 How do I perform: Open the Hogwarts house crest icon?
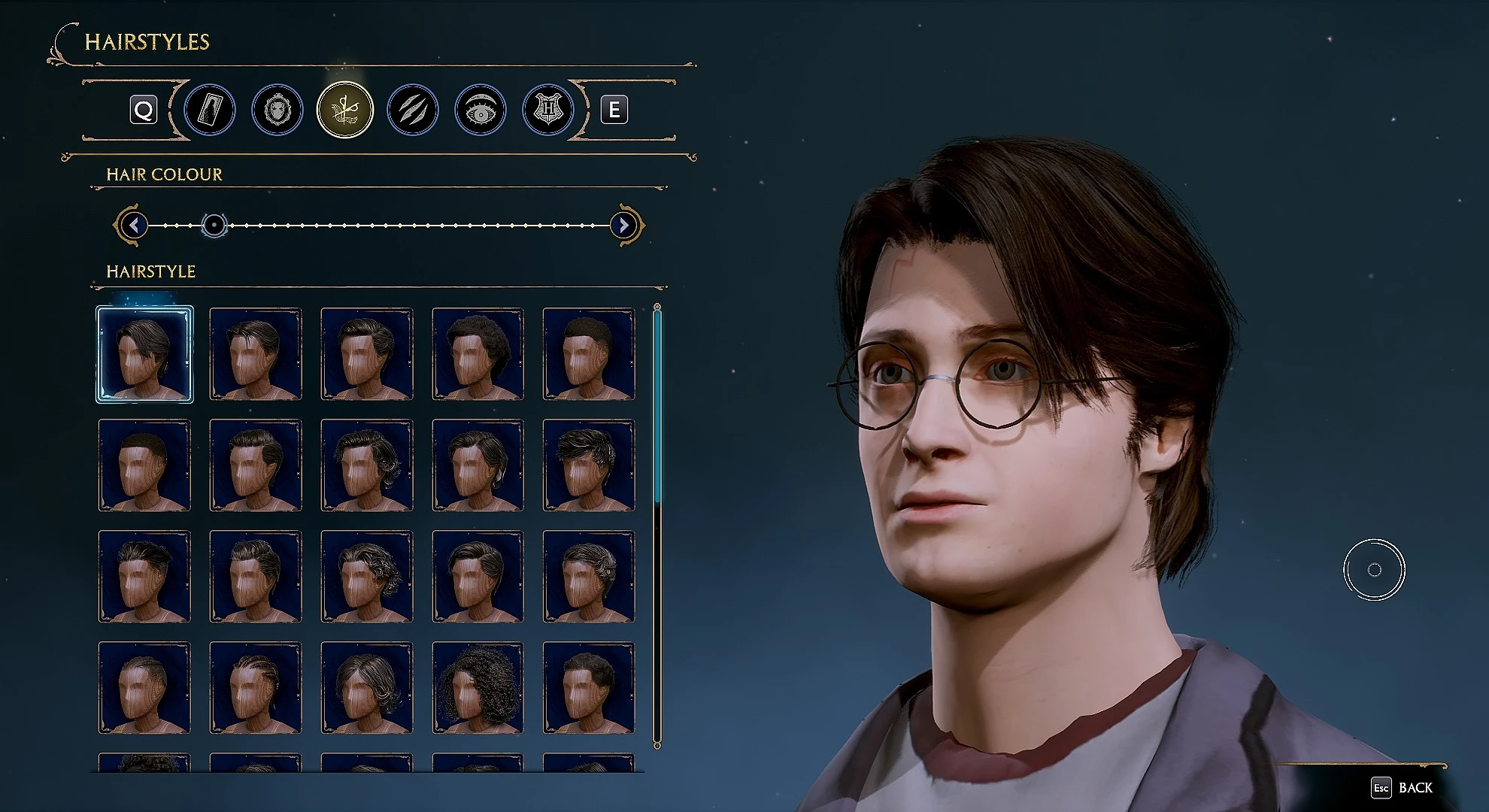click(x=546, y=109)
